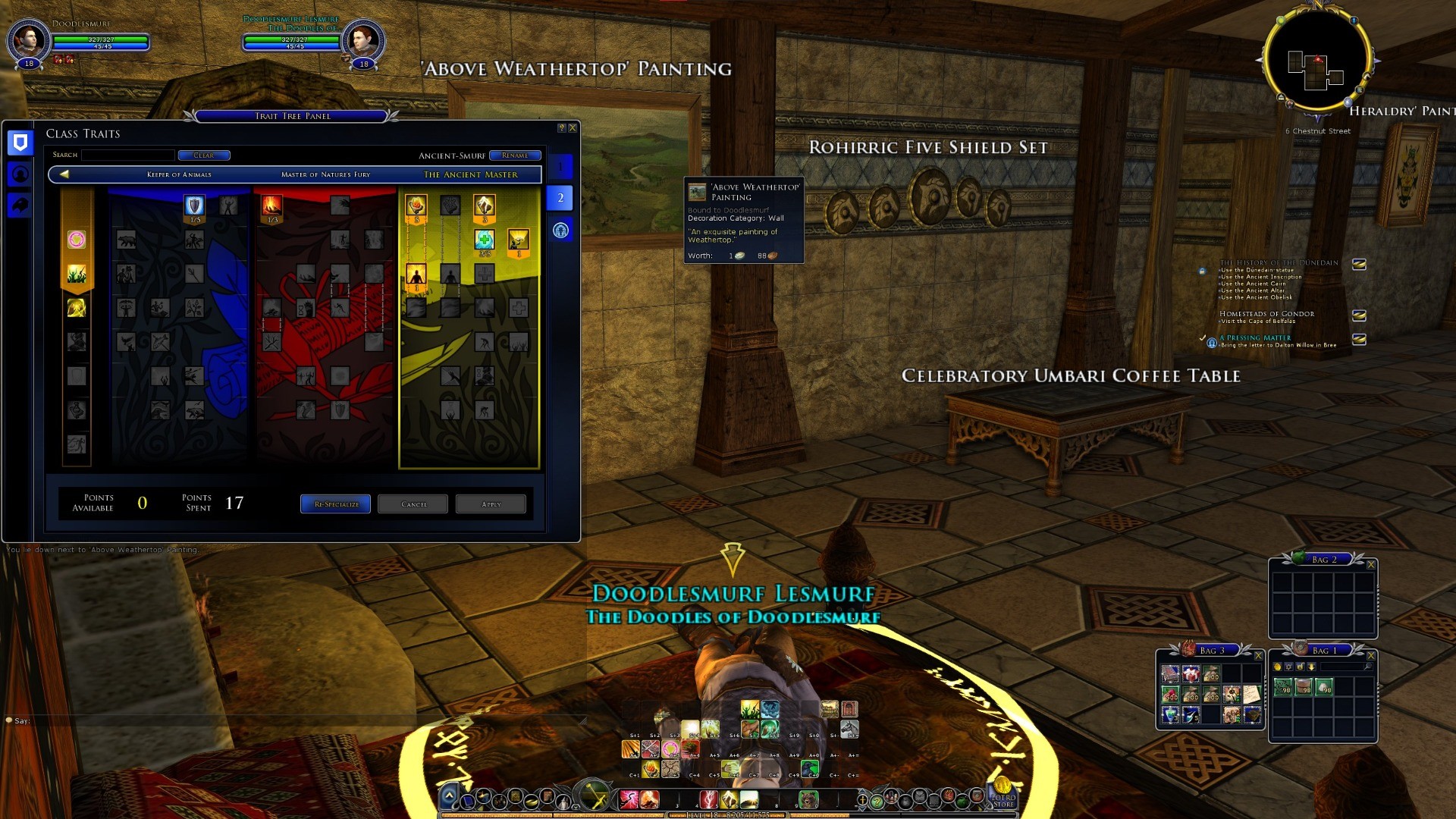1456x819 pixels.
Task: Cancel the trait changes
Action: 413,504
